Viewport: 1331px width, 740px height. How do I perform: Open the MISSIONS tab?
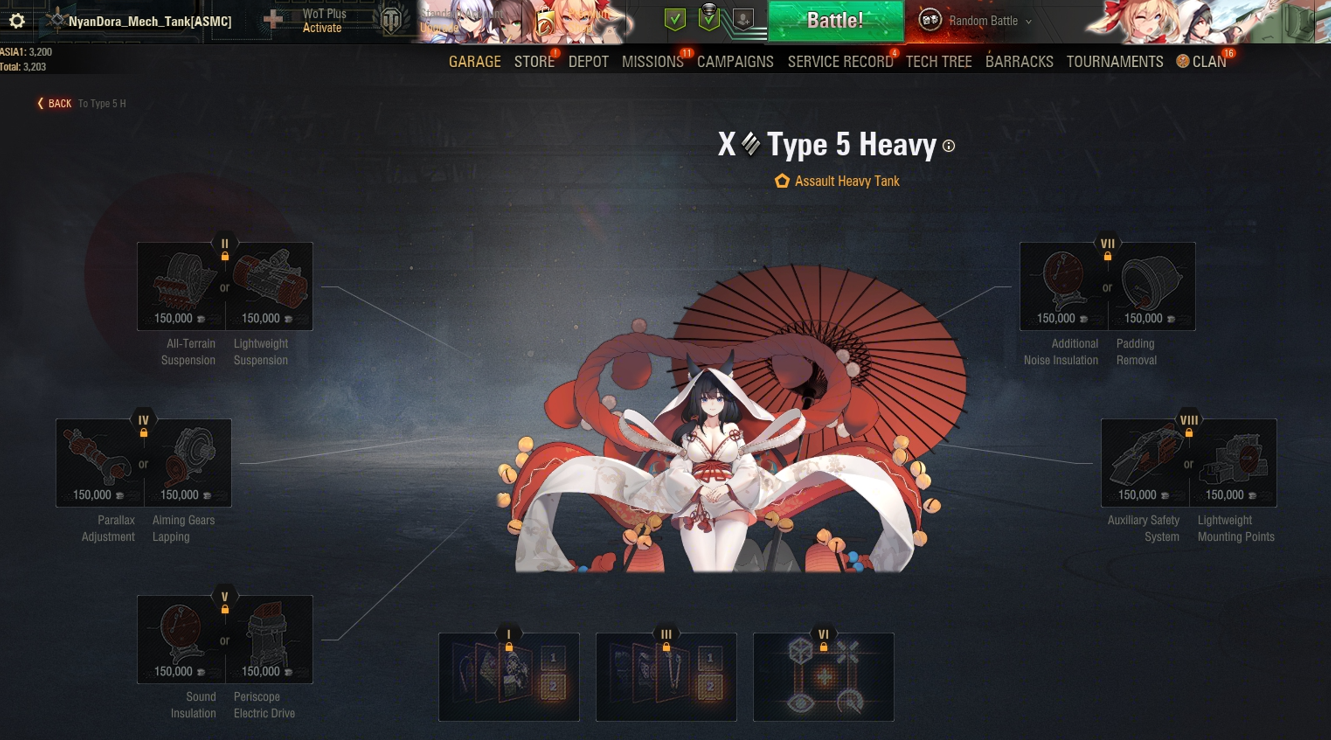(652, 62)
